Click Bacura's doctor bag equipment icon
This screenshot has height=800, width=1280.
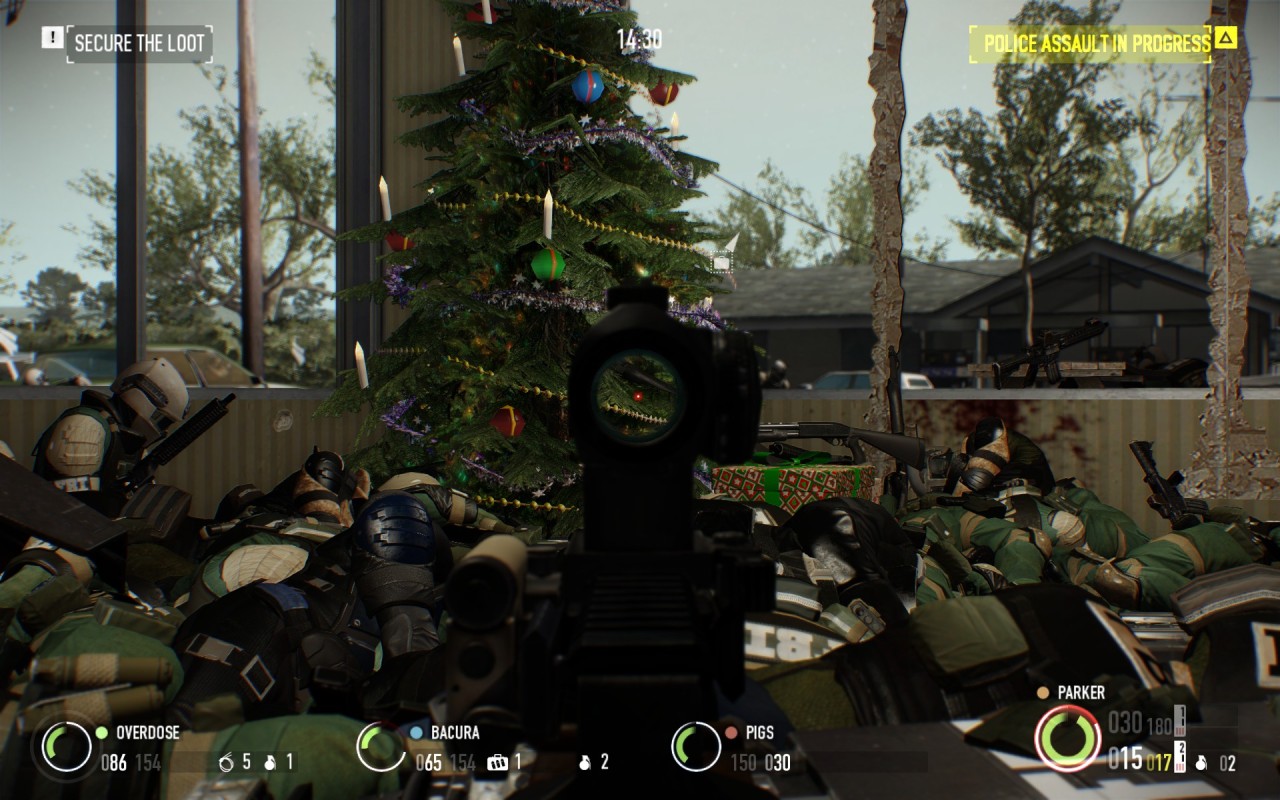pos(497,763)
